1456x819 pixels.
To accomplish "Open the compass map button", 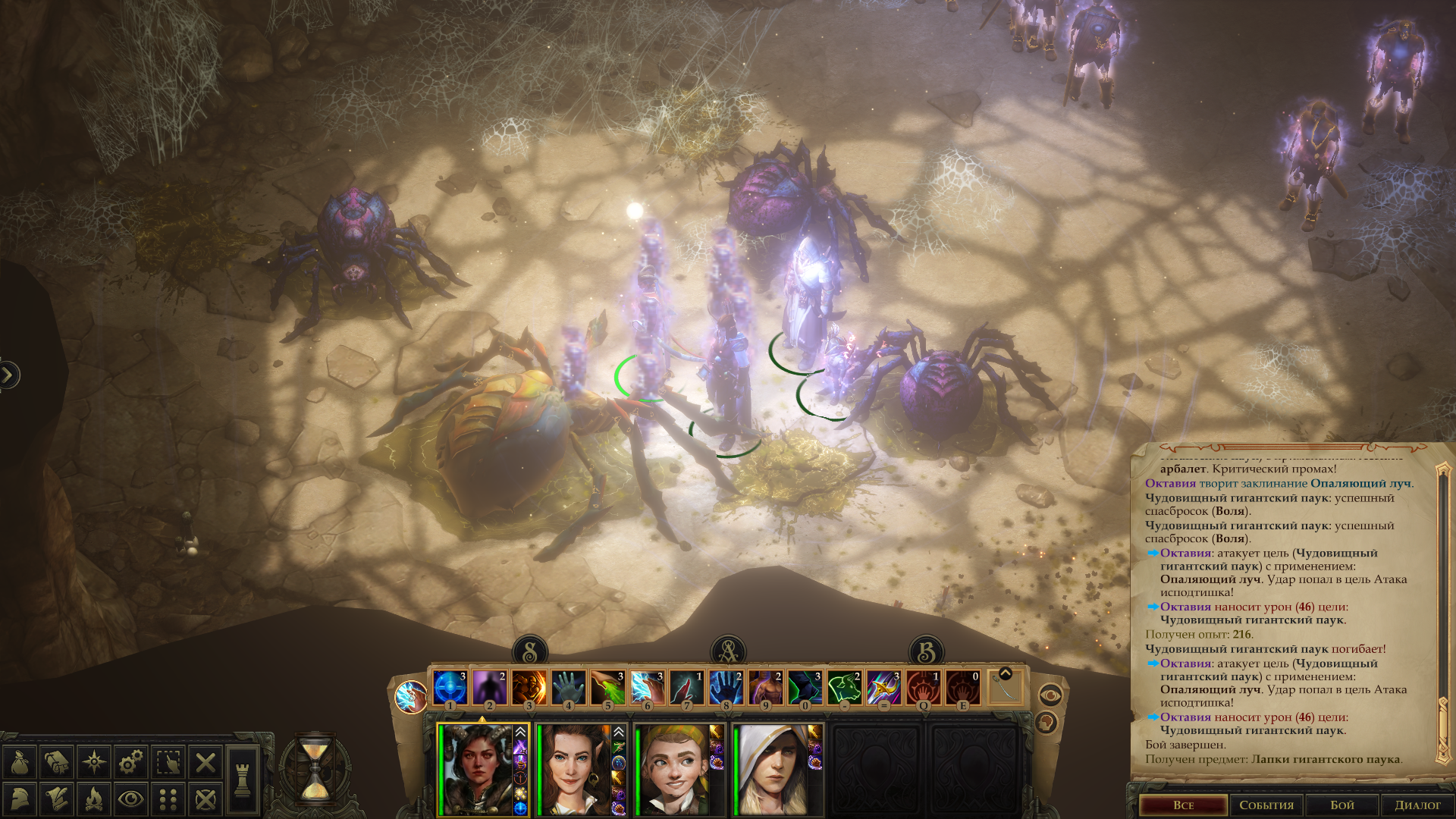I will click(94, 762).
